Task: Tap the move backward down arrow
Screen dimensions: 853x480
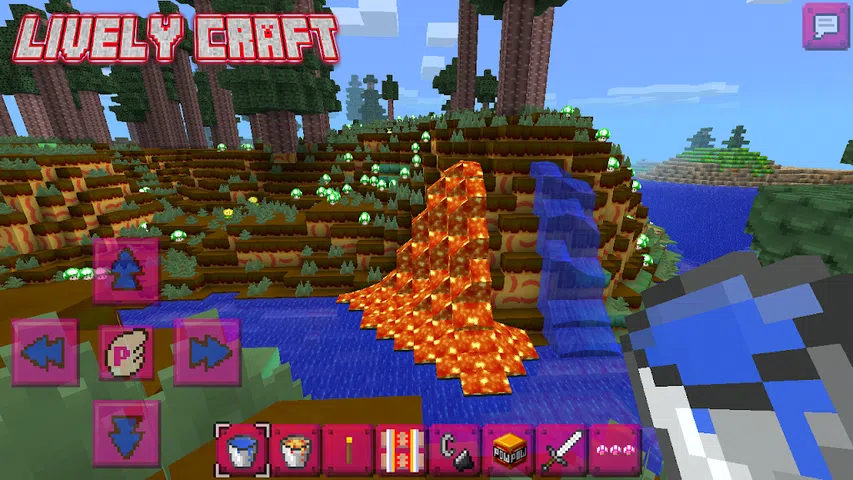Action: (x=126, y=433)
